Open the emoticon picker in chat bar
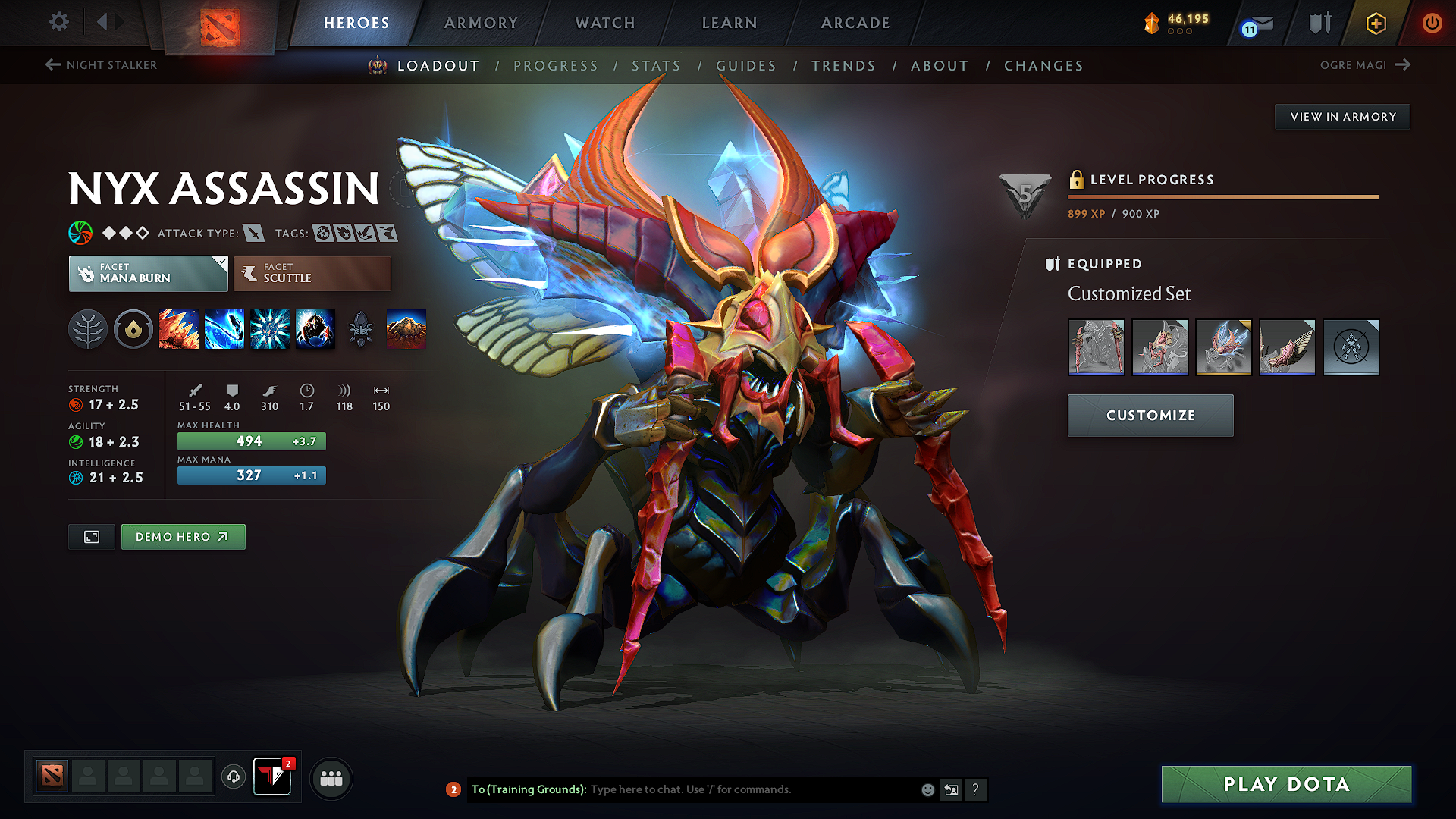This screenshot has width=1456, height=819. (927, 789)
